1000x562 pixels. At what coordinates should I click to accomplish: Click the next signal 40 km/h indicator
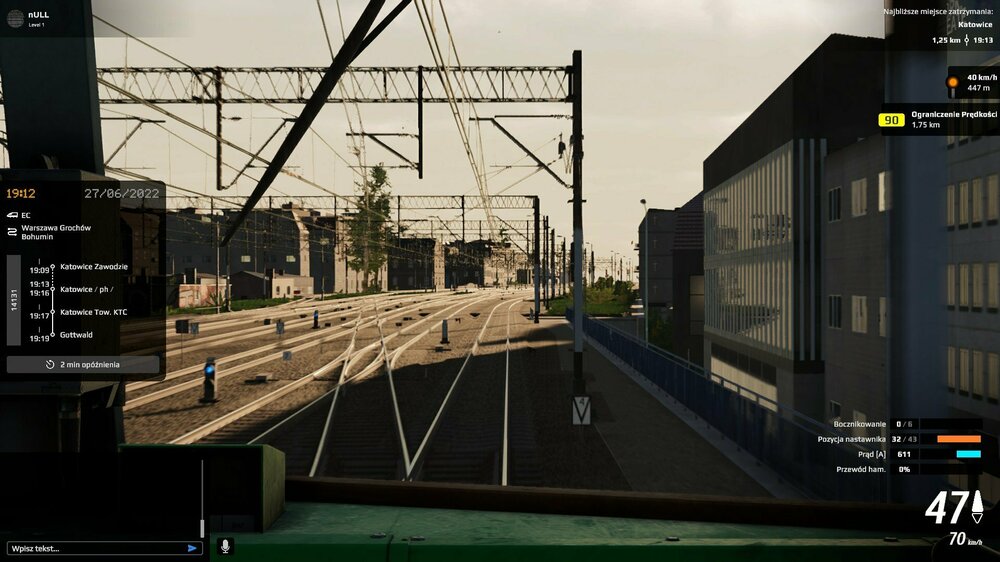coord(972,82)
